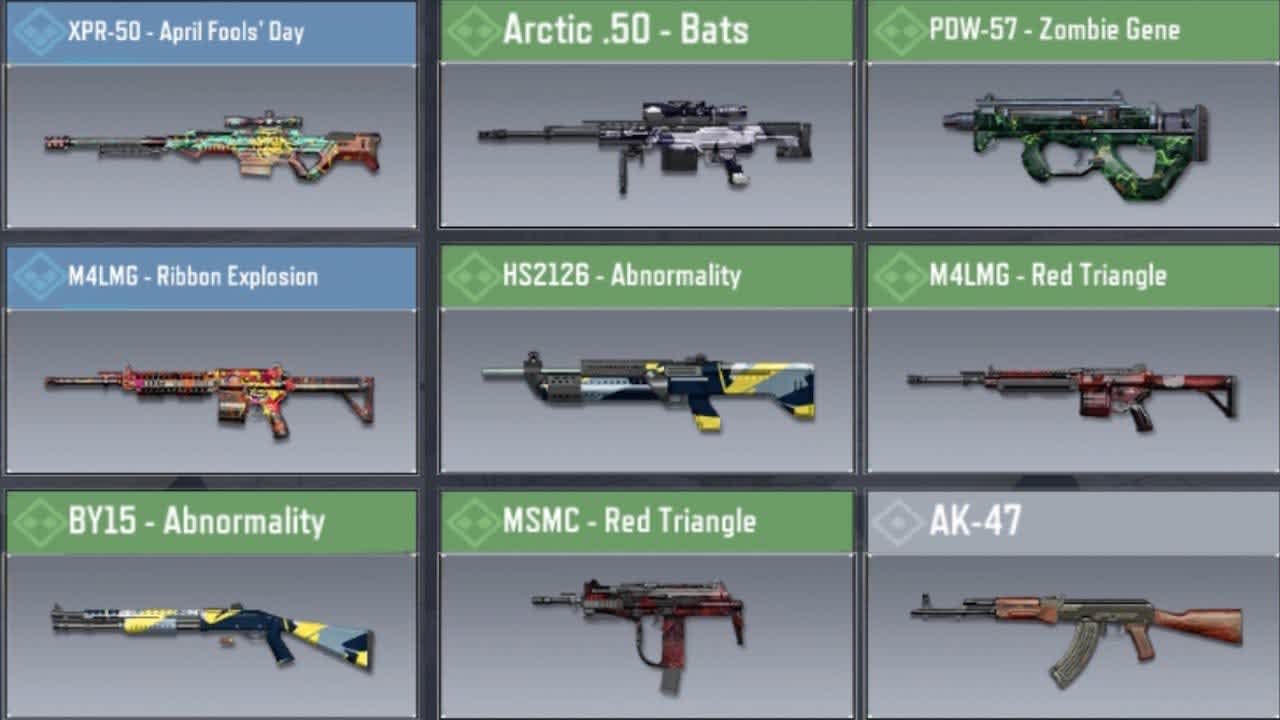Click the rarity icon on PDW-57 Zombie Gene

tap(898, 29)
